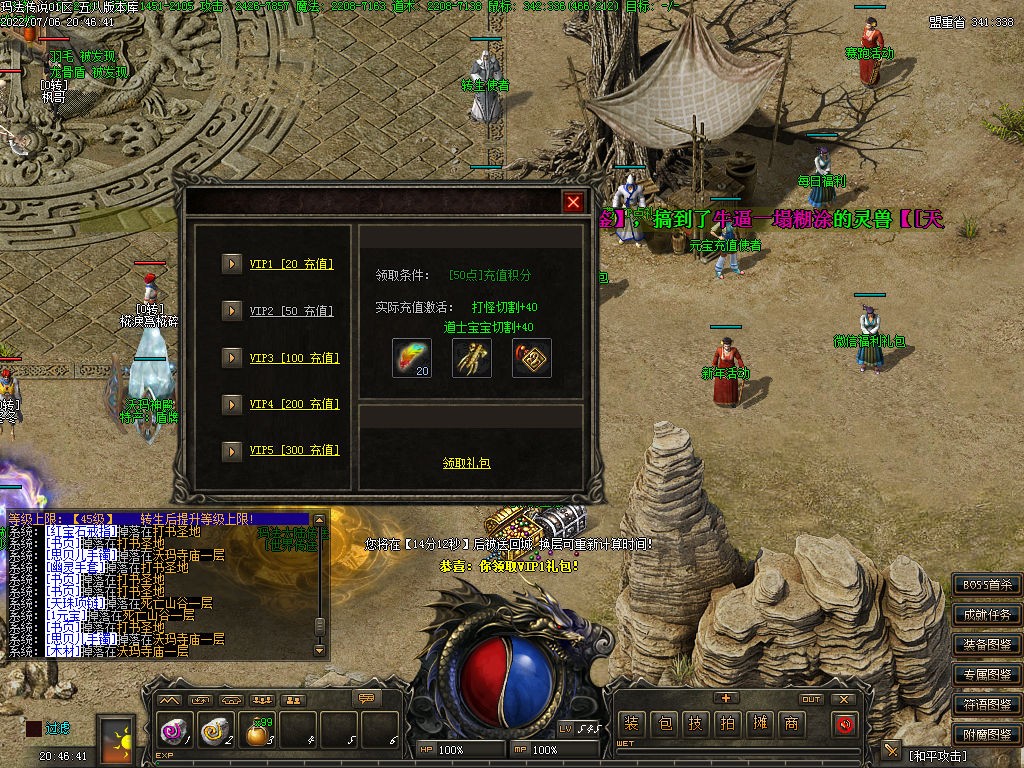
Task: Open the equipment panel with 装 button
Action: pos(631,723)
